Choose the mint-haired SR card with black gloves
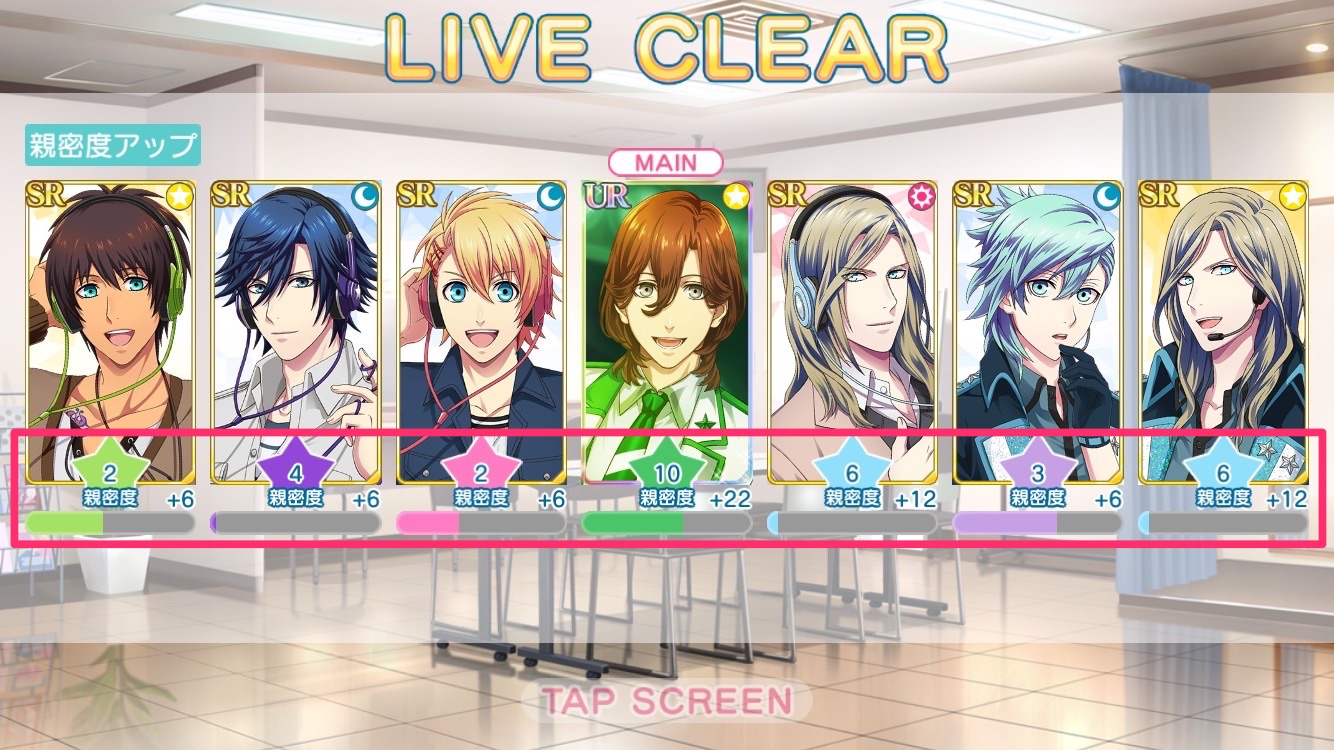The width and height of the screenshot is (1334, 750). click(1037, 320)
